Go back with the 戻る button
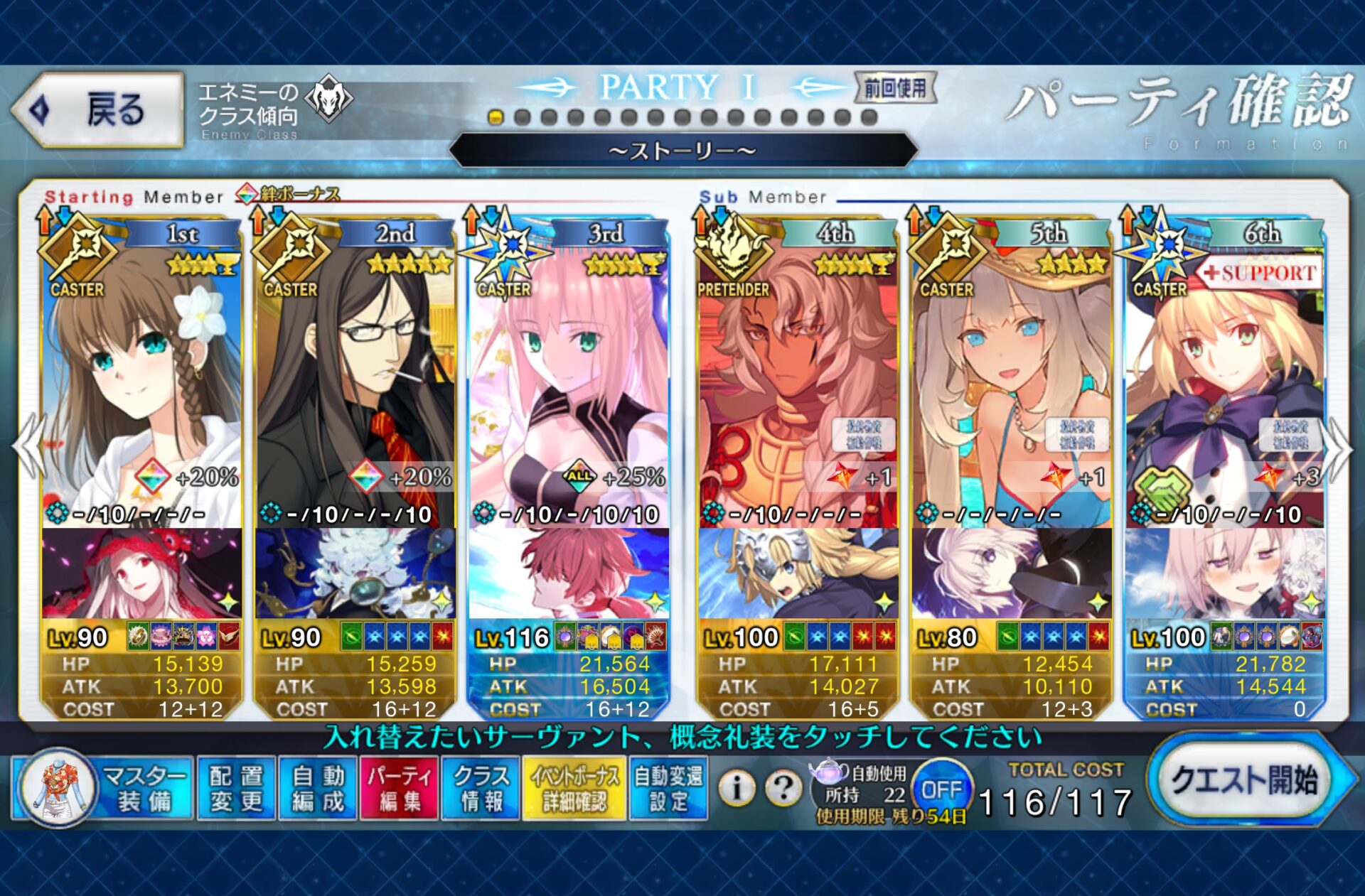This screenshot has height=896, width=1365. click(x=98, y=110)
